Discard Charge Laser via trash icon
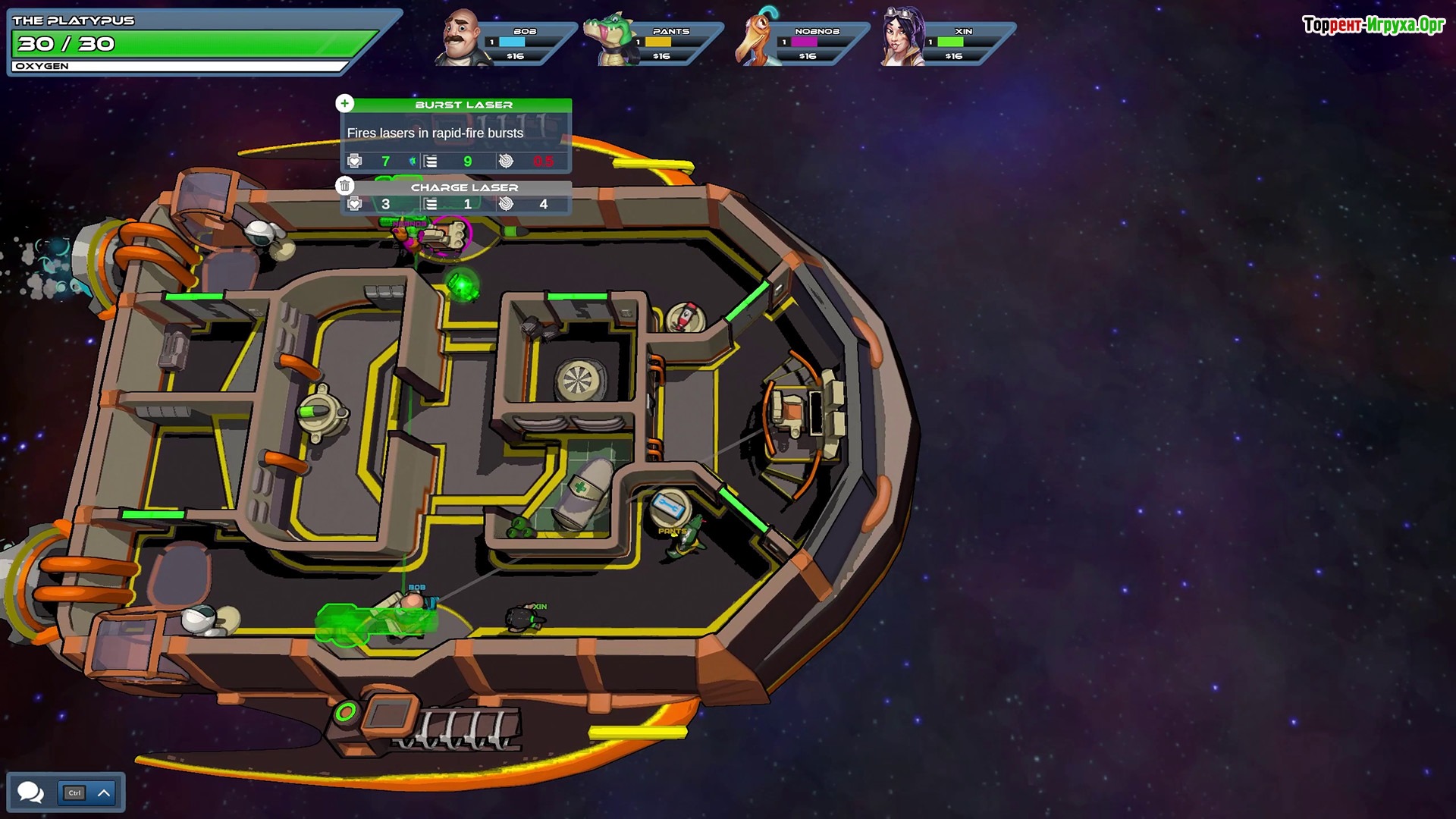Viewport: 1456px width, 819px height. pyautogui.click(x=345, y=186)
